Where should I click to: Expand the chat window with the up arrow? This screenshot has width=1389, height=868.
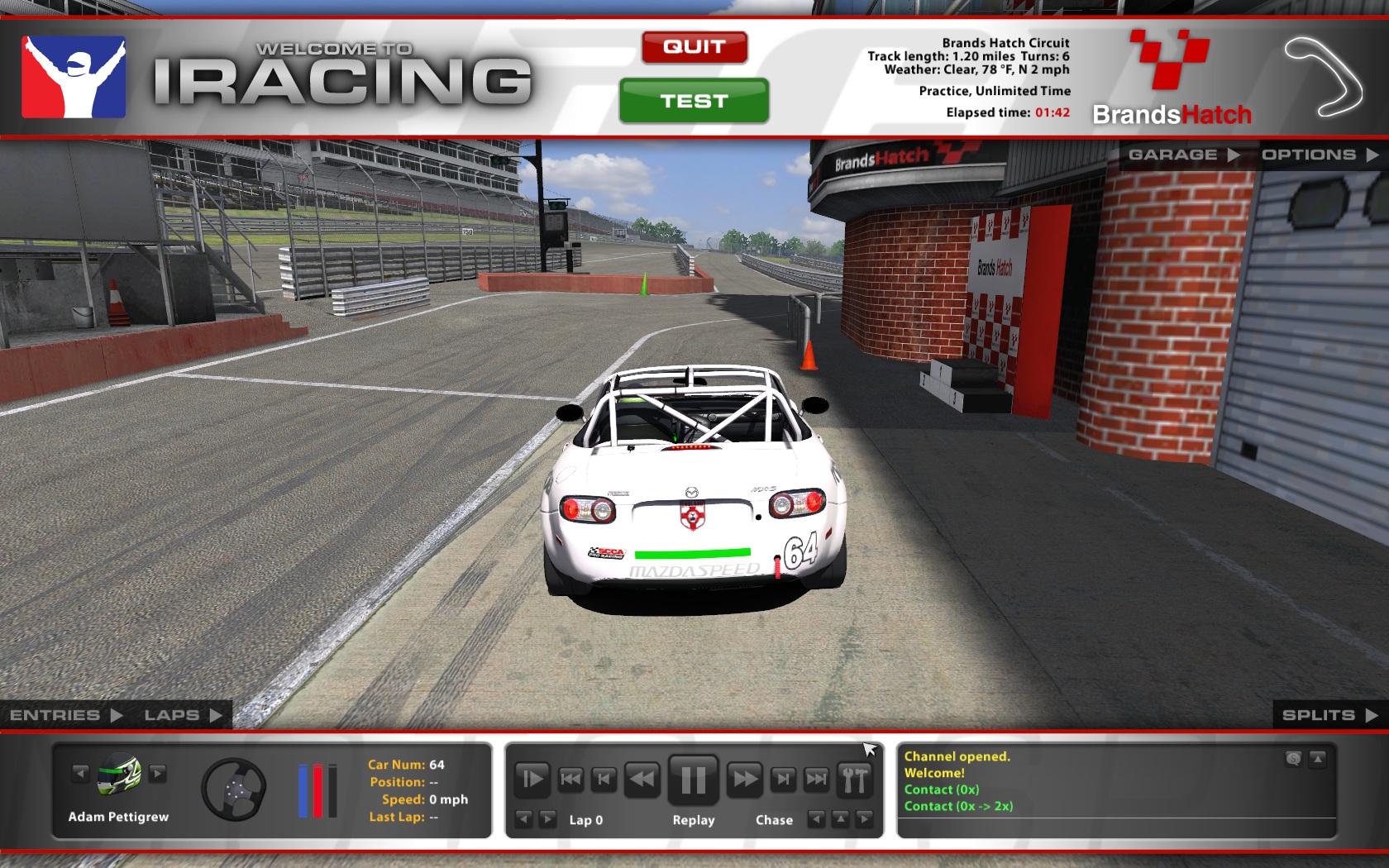tap(1318, 758)
